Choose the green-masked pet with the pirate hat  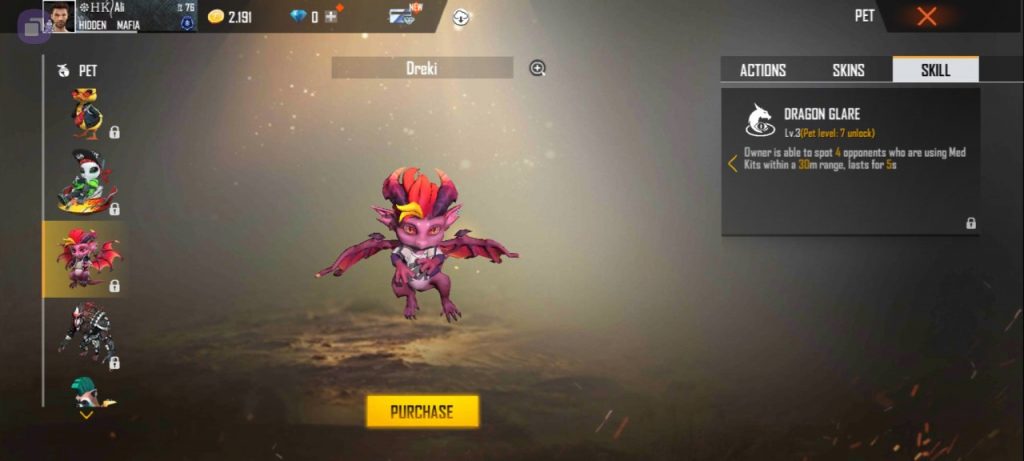87,183
